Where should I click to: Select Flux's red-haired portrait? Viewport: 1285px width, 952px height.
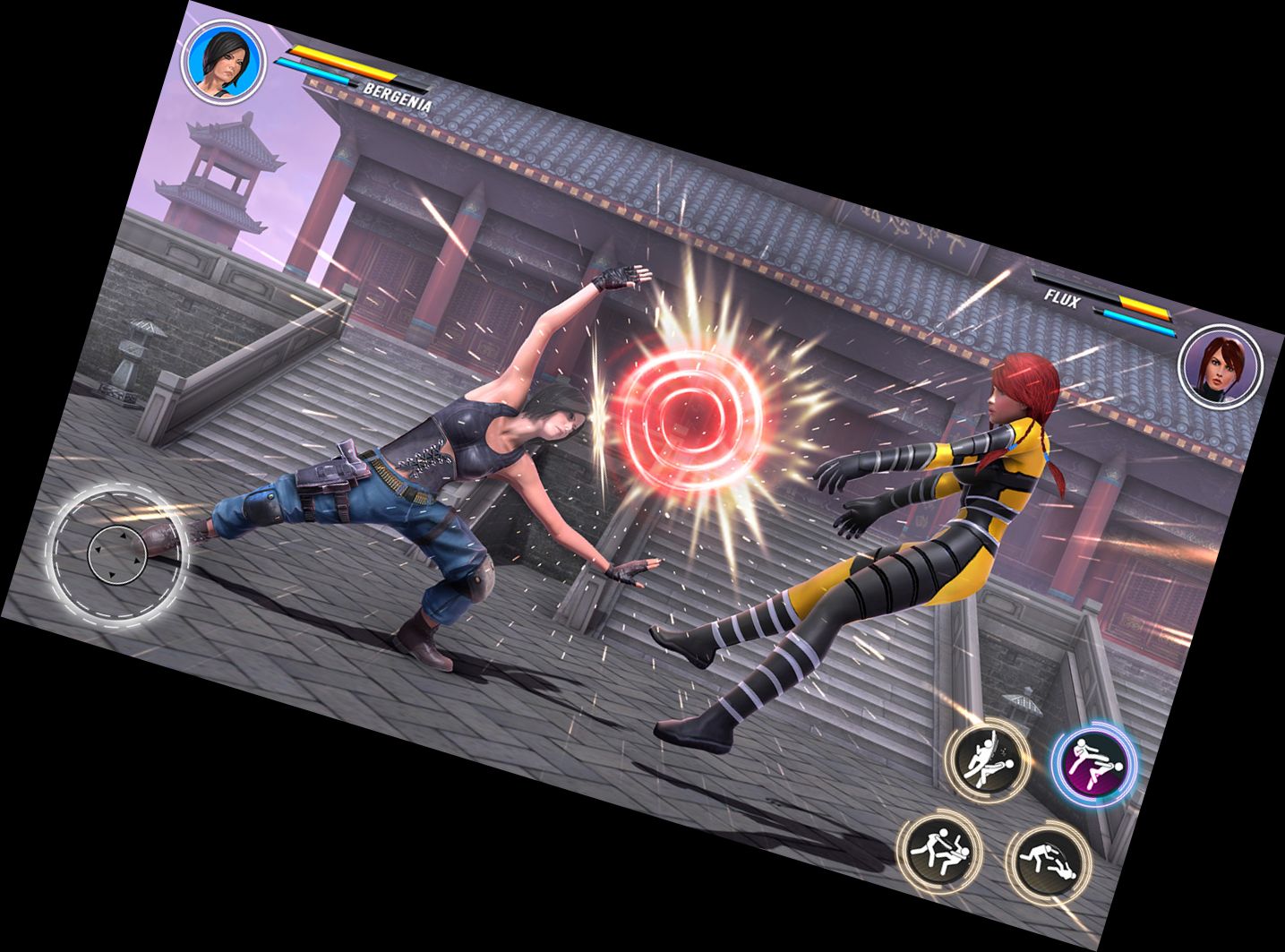[1221, 367]
